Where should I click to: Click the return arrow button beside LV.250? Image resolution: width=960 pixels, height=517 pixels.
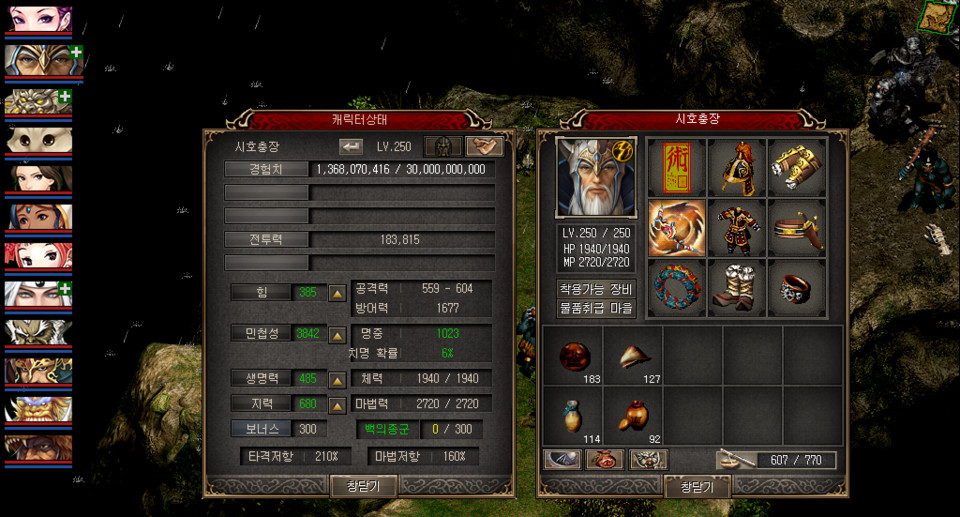(x=351, y=146)
